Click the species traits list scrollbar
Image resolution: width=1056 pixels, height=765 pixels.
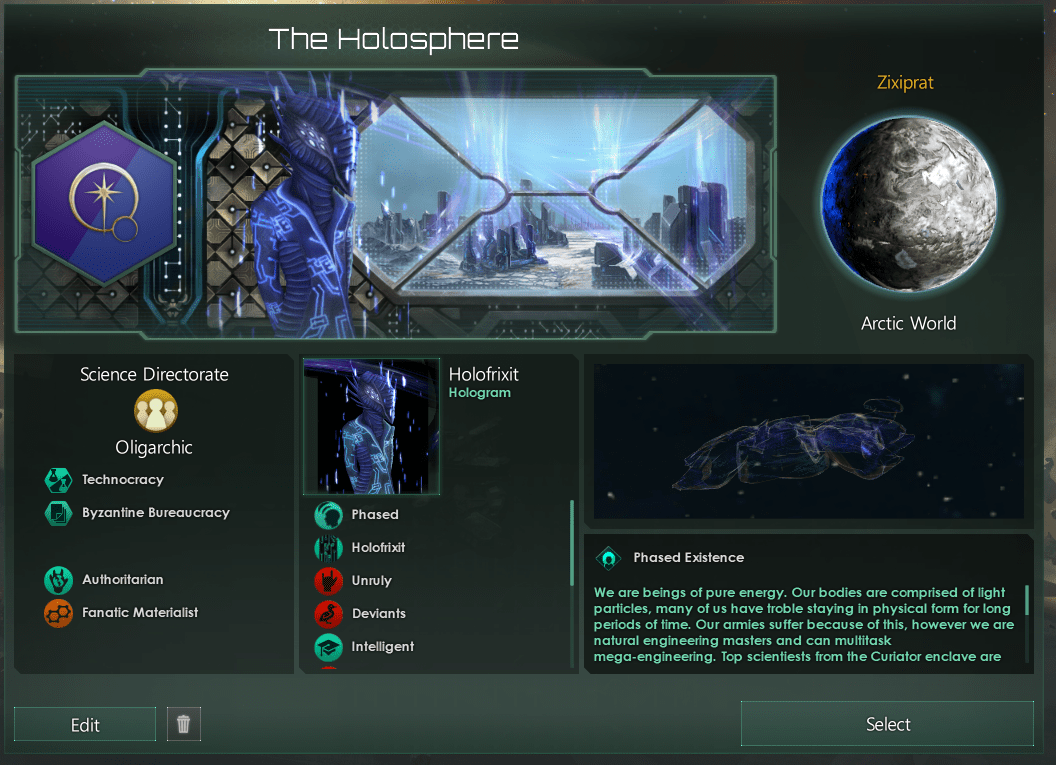572,543
